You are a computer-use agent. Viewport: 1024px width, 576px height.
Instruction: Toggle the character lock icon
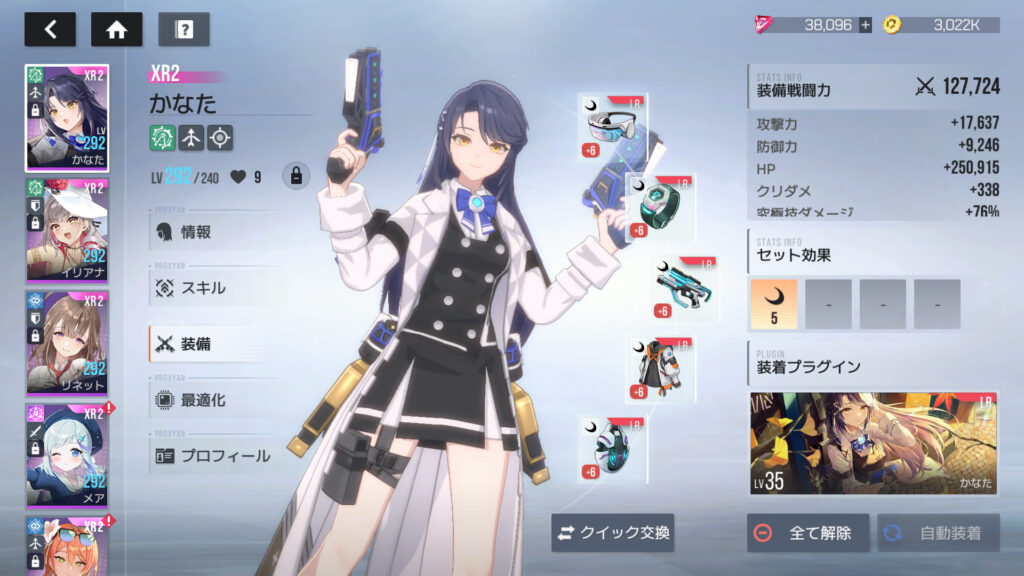pyautogui.click(x=295, y=176)
